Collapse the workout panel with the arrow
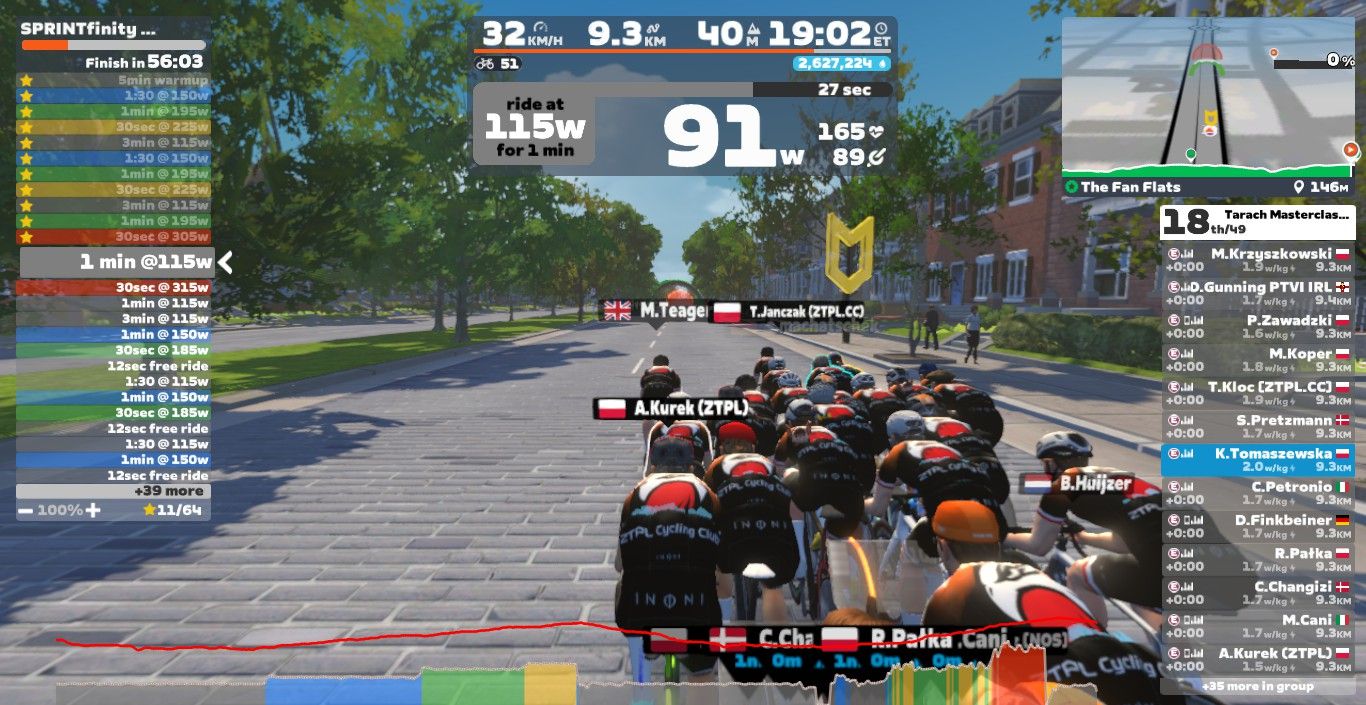1366x705 pixels. (x=226, y=263)
